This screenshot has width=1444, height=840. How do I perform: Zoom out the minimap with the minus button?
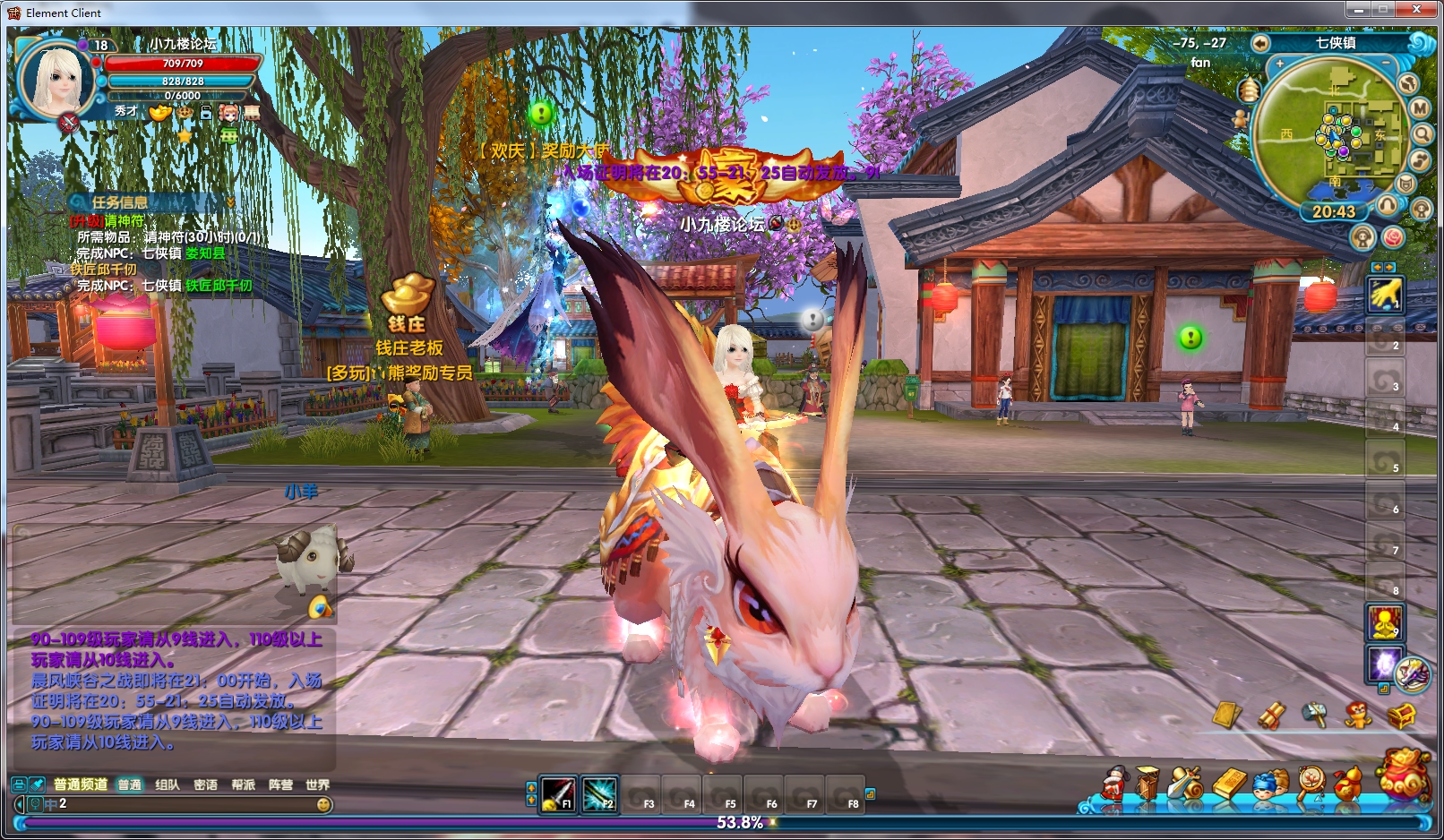click(1386, 64)
